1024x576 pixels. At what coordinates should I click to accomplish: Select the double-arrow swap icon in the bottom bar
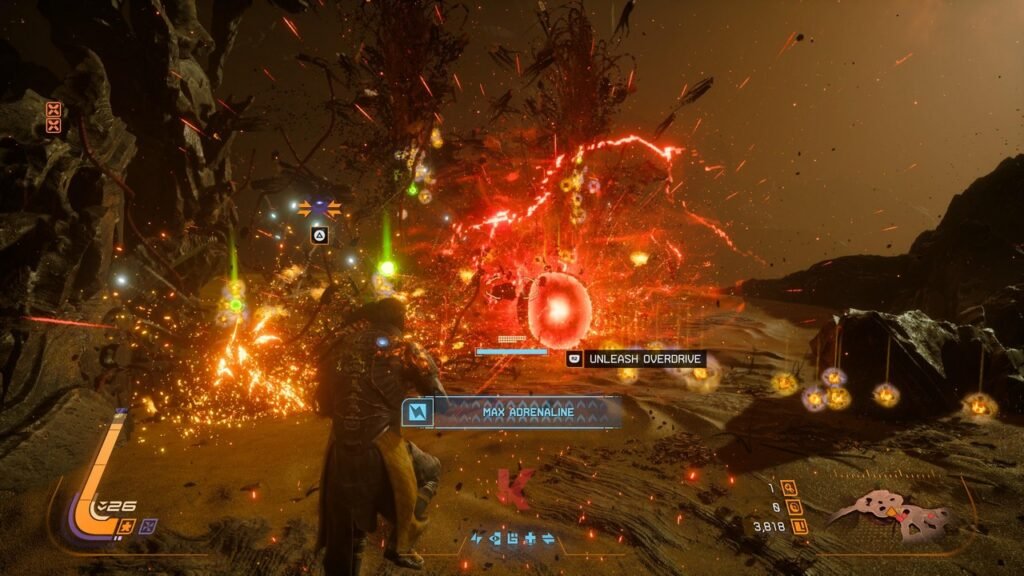tap(548, 539)
